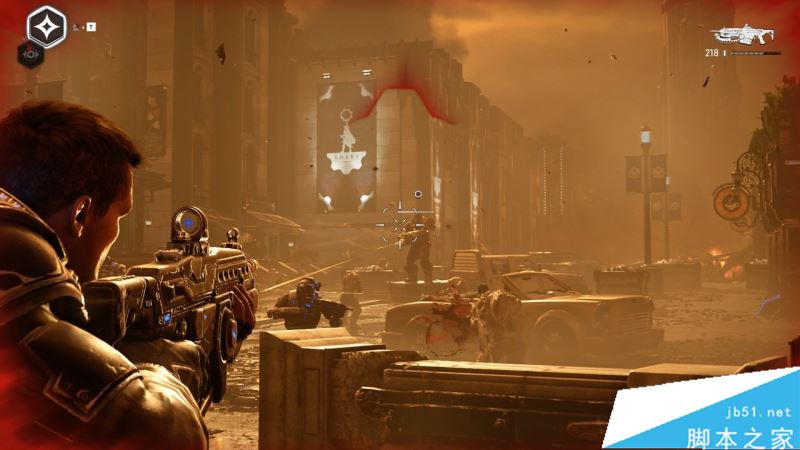Select the dark eye hexagon ability icon

click(x=26, y=57)
